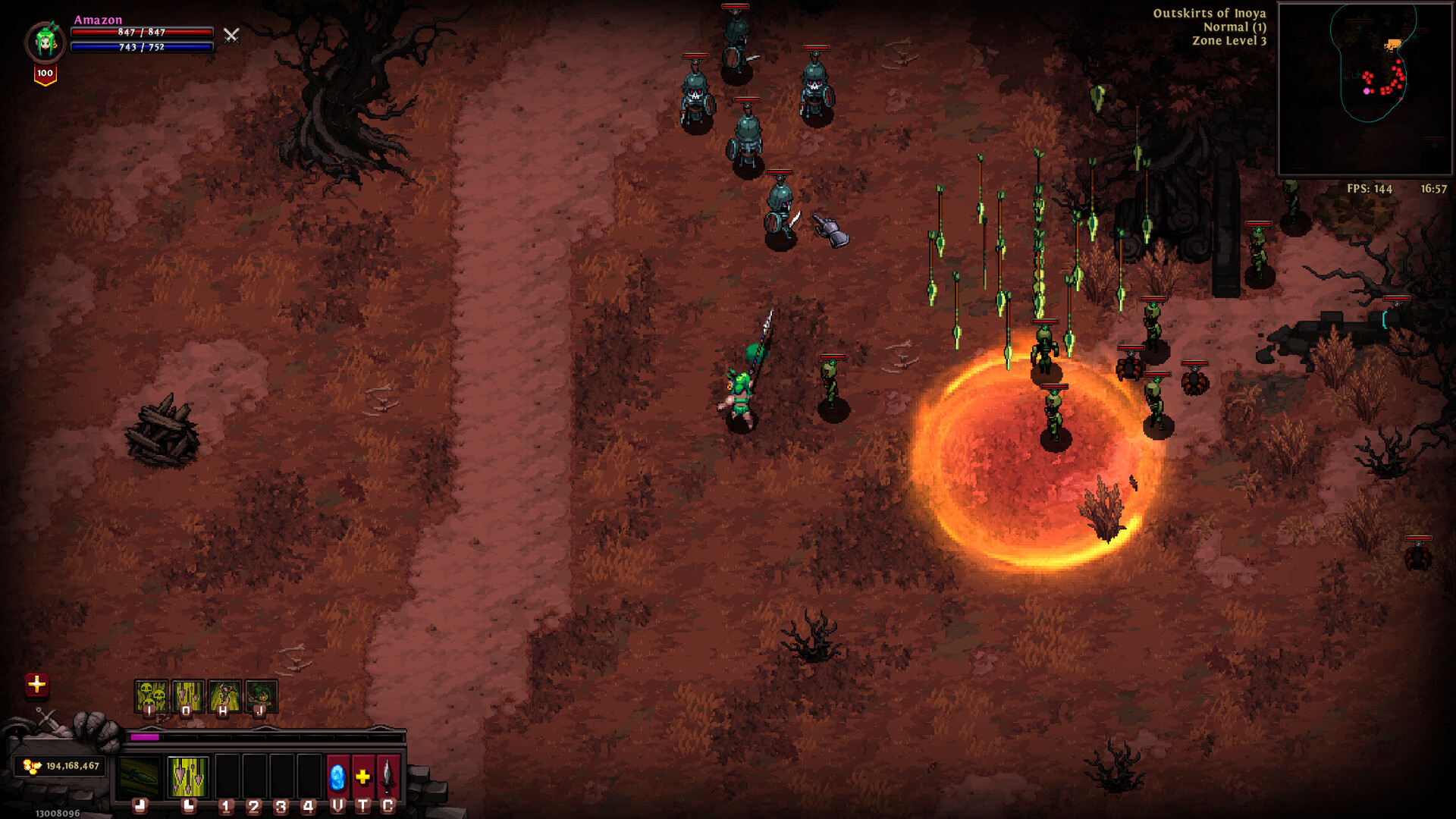
Task: Select the arrow volley buff icon labeled O
Action: [x=187, y=695]
